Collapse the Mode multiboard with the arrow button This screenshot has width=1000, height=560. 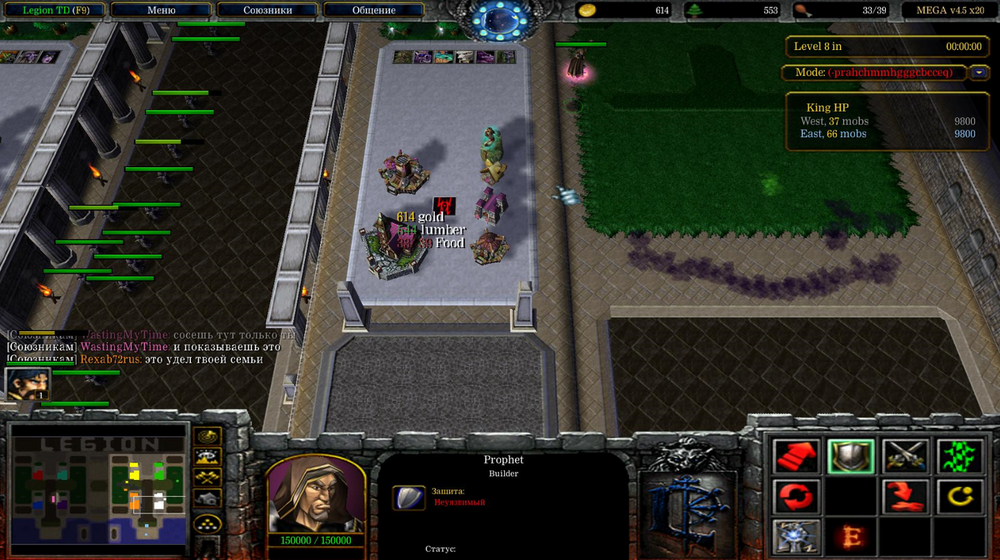[x=979, y=72]
